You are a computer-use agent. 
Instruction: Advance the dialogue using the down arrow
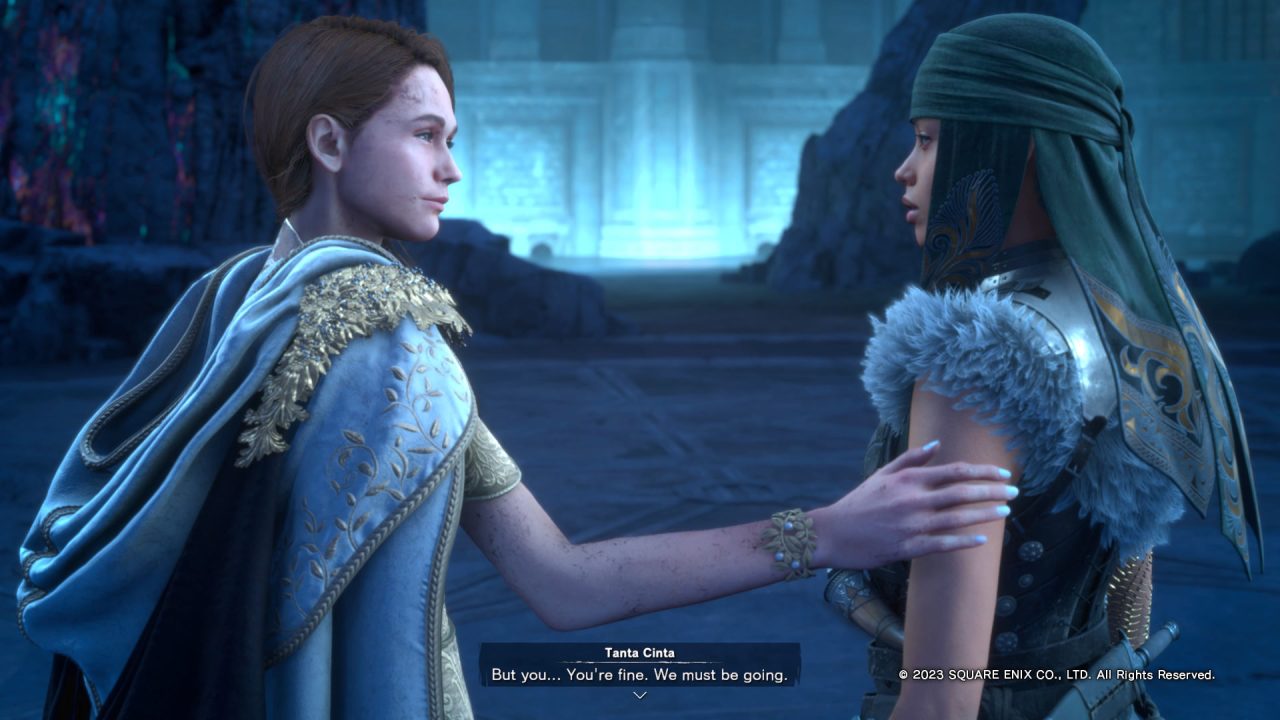click(640, 695)
